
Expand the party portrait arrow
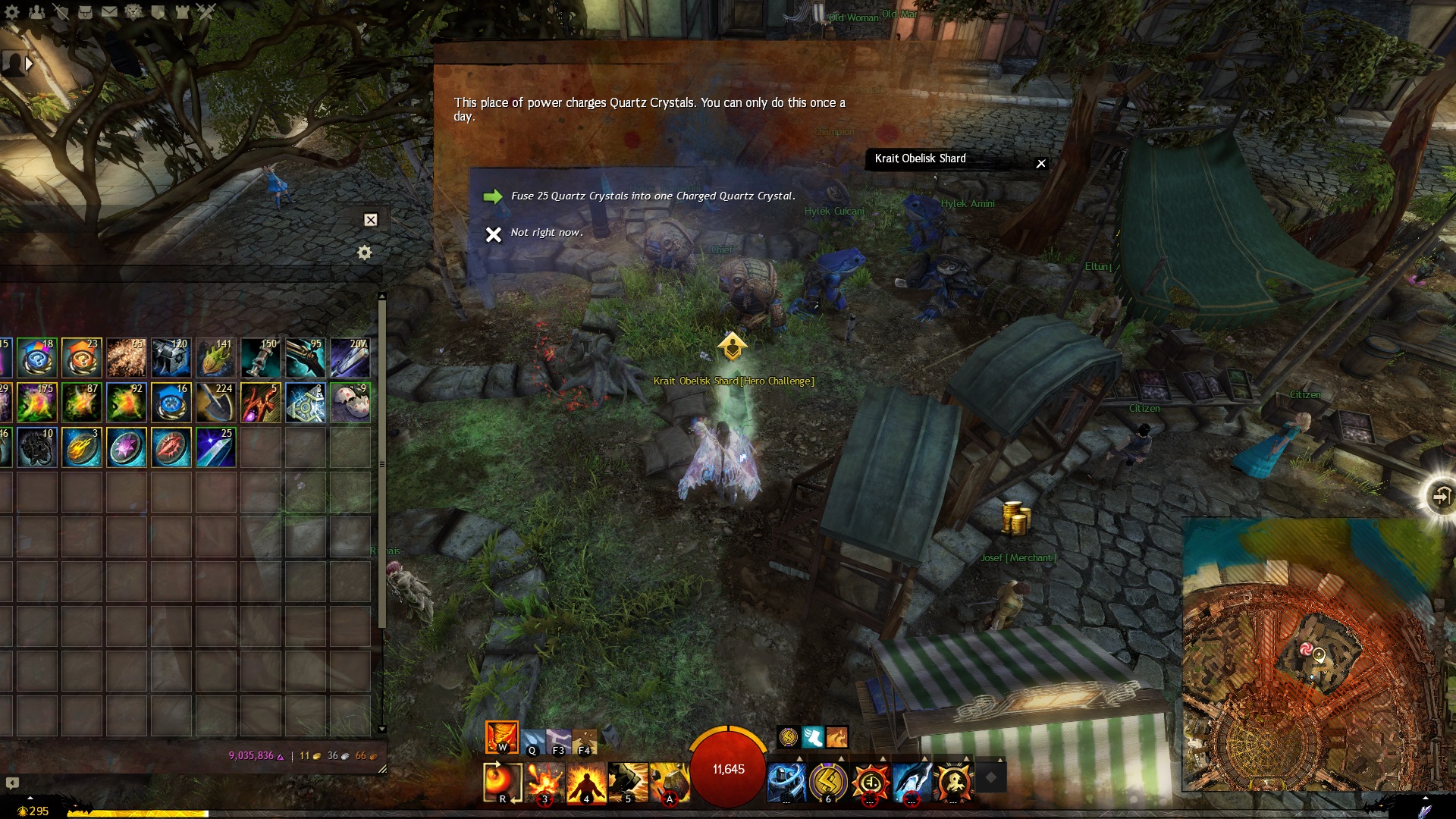tap(29, 64)
